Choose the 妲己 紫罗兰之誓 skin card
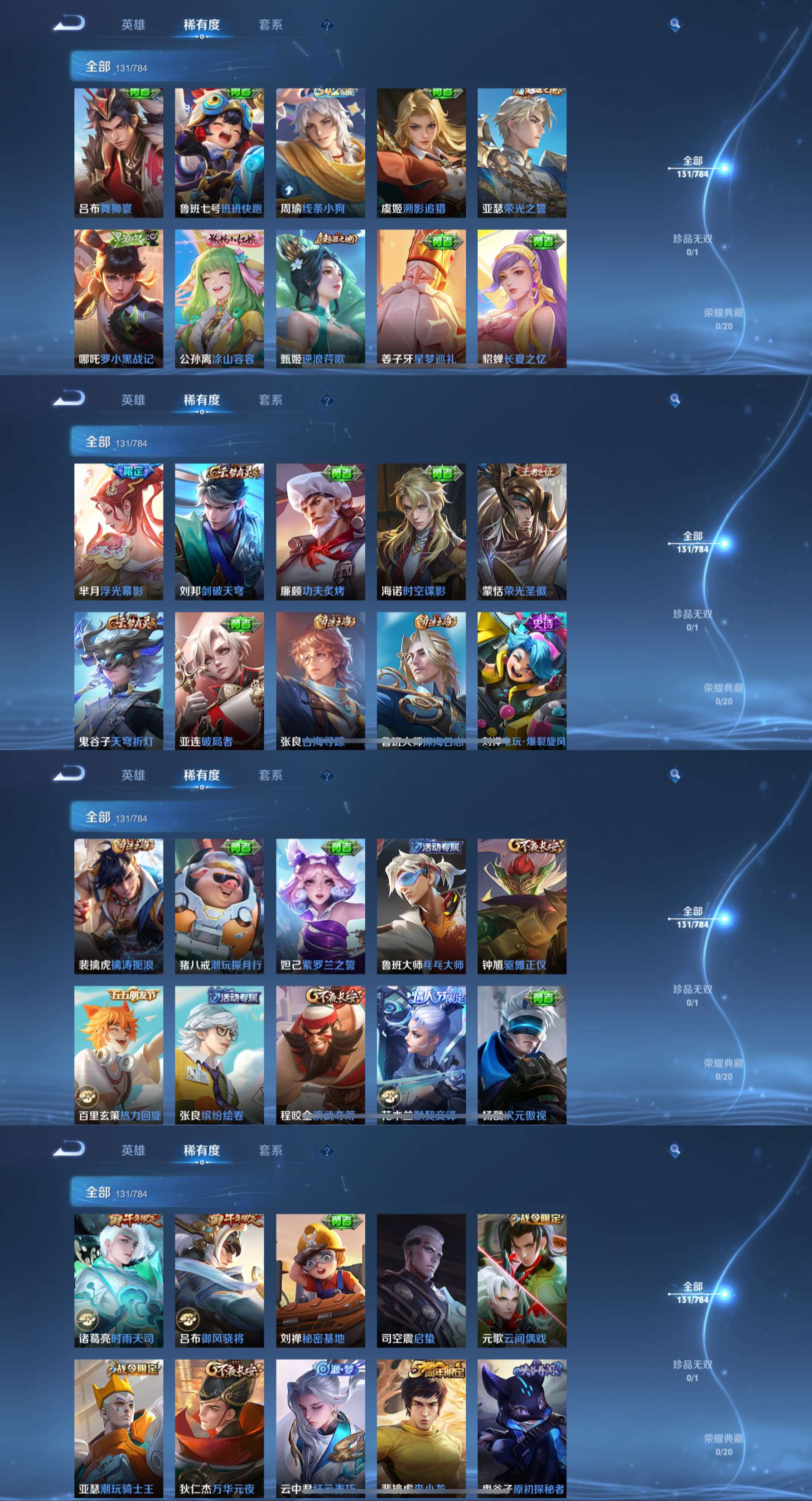 coord(320,906)
